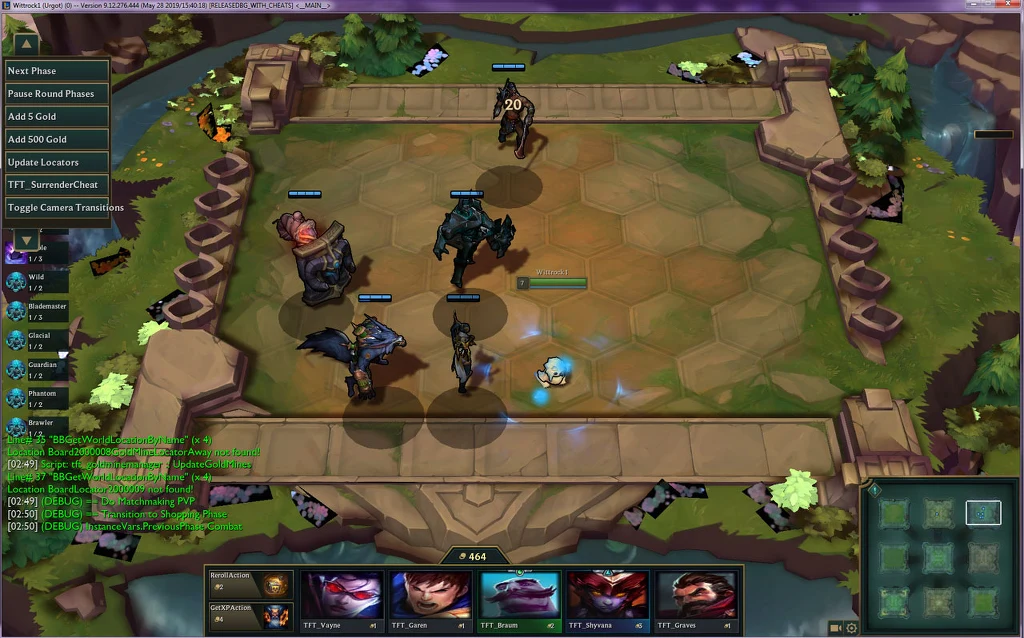1024x638 pixels.
Task: Purchase the TFT_Garen champion card
Action: pyautogui.click(x=430, y=600)
